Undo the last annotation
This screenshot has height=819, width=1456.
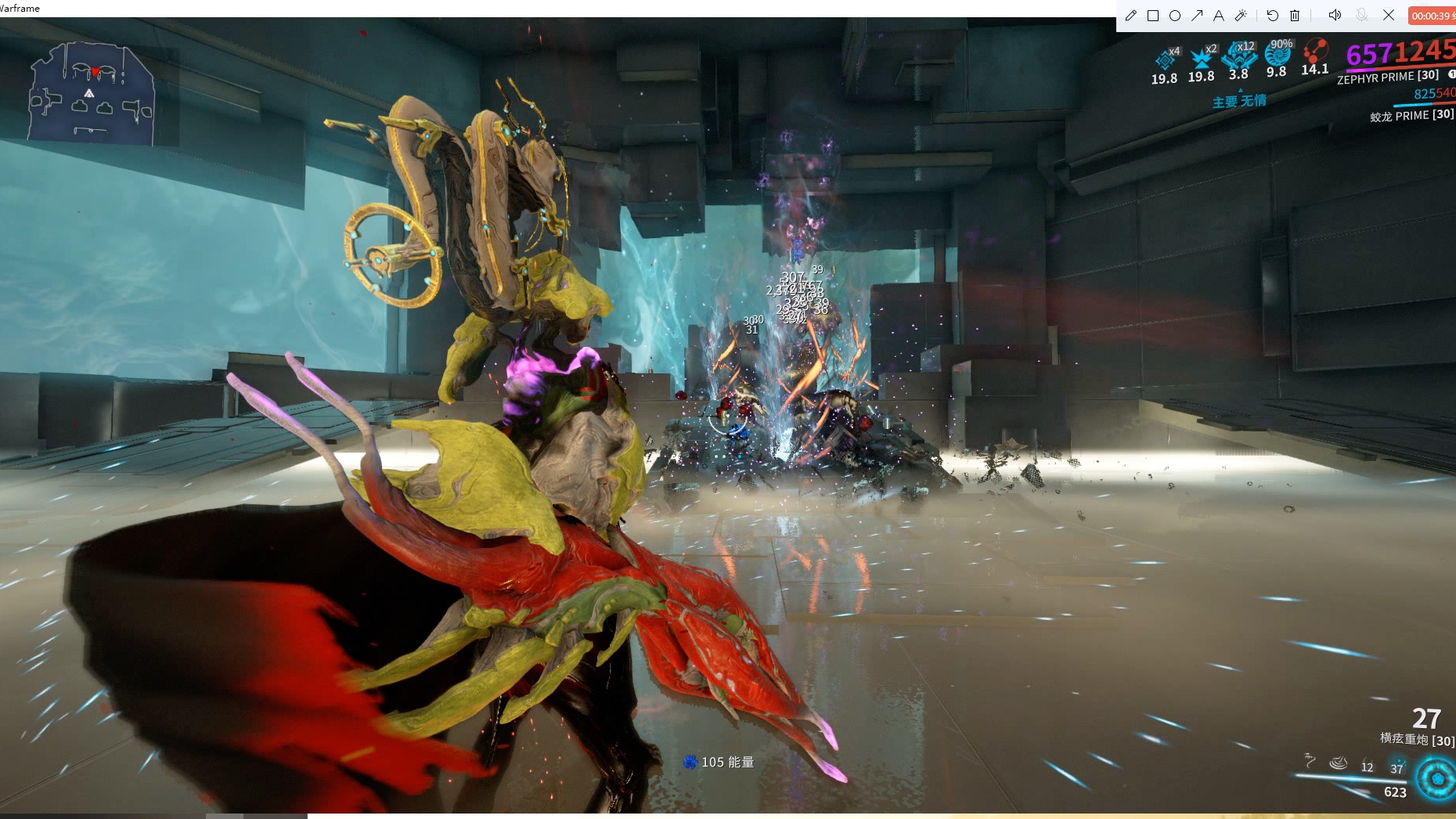coord(1273,16)
